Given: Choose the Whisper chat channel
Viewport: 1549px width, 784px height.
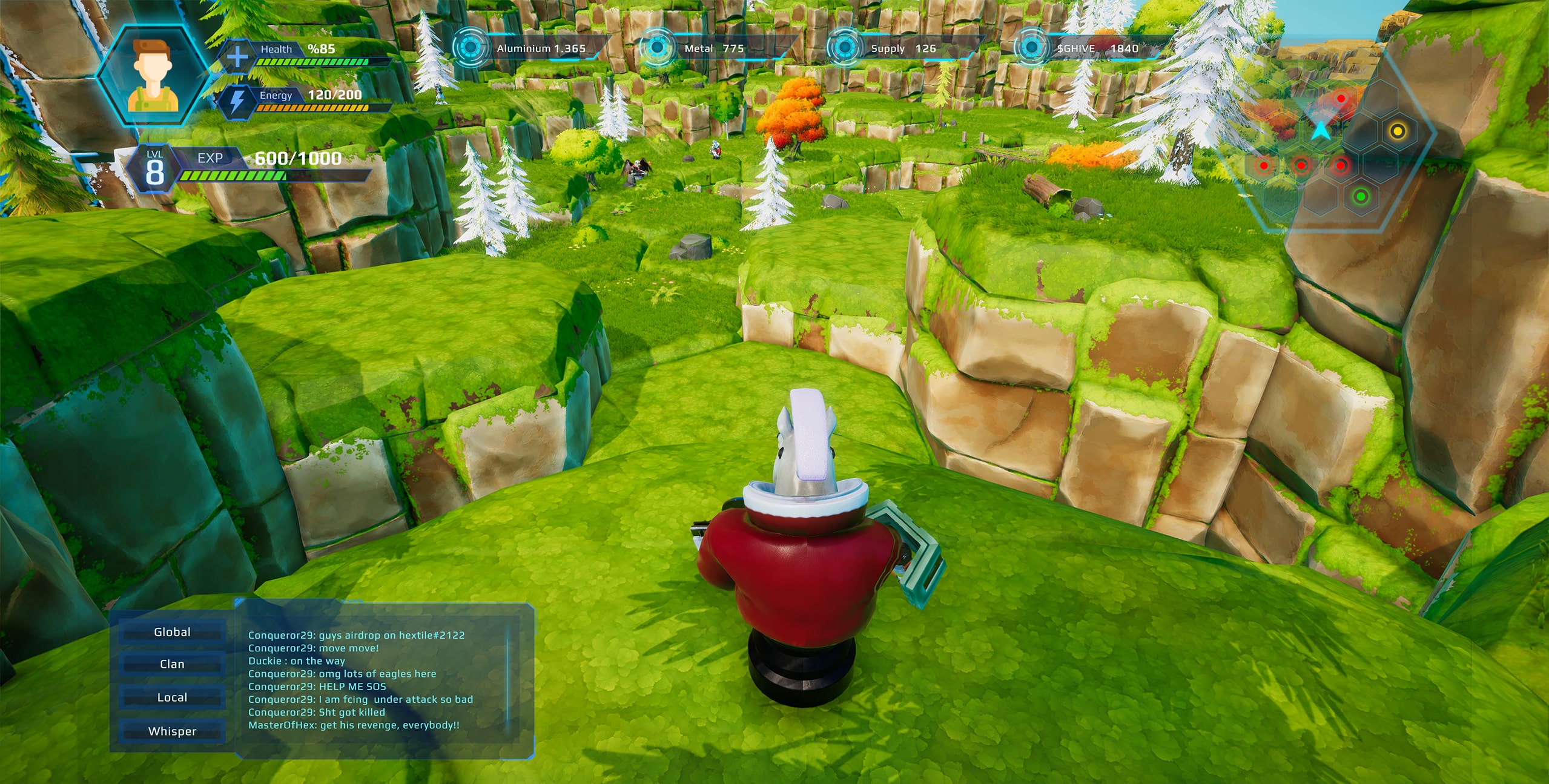Looking at the screenshot, I should (172, 731).
